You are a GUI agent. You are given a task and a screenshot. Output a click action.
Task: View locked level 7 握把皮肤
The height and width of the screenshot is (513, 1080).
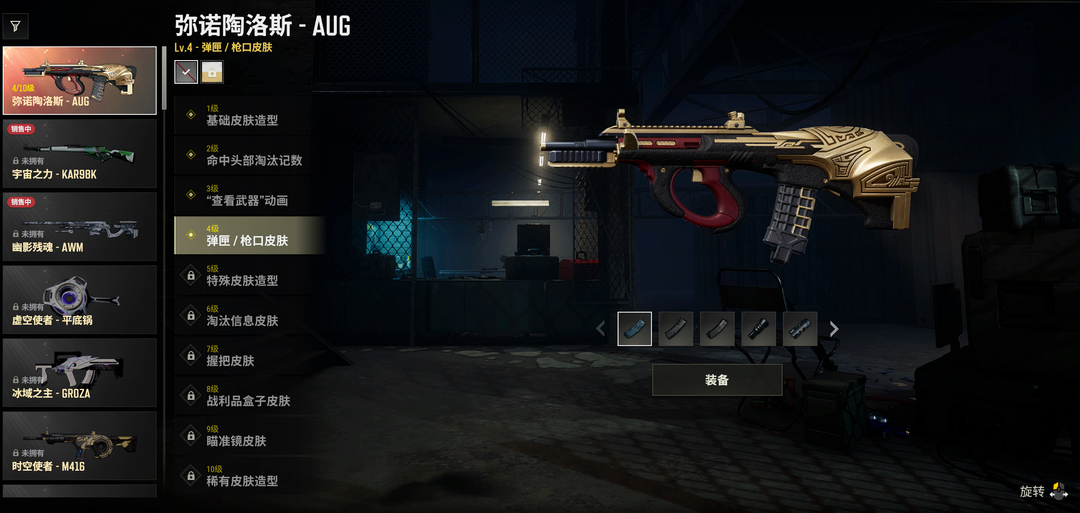coord(248,356)
